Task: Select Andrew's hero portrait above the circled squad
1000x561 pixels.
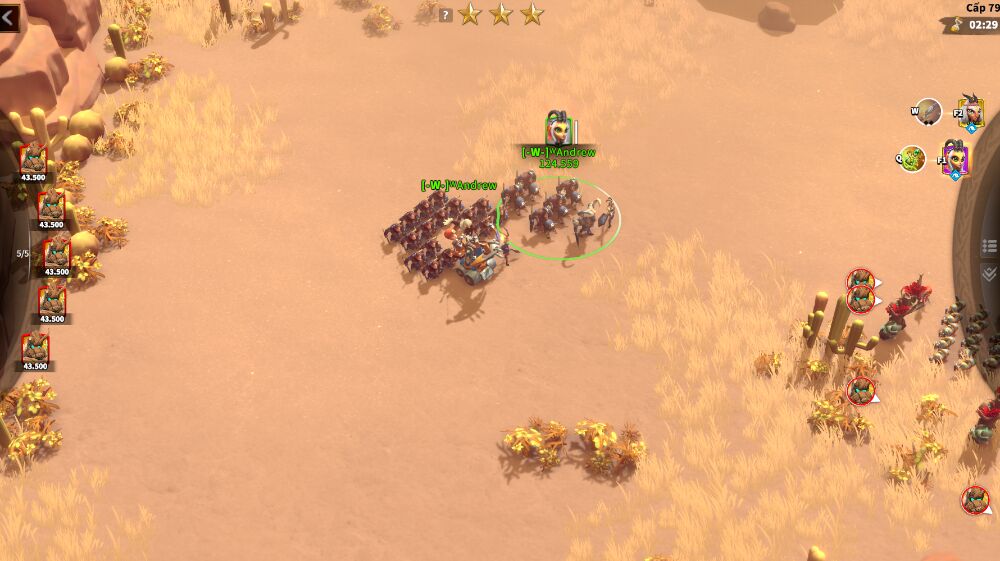Action: 558,131
